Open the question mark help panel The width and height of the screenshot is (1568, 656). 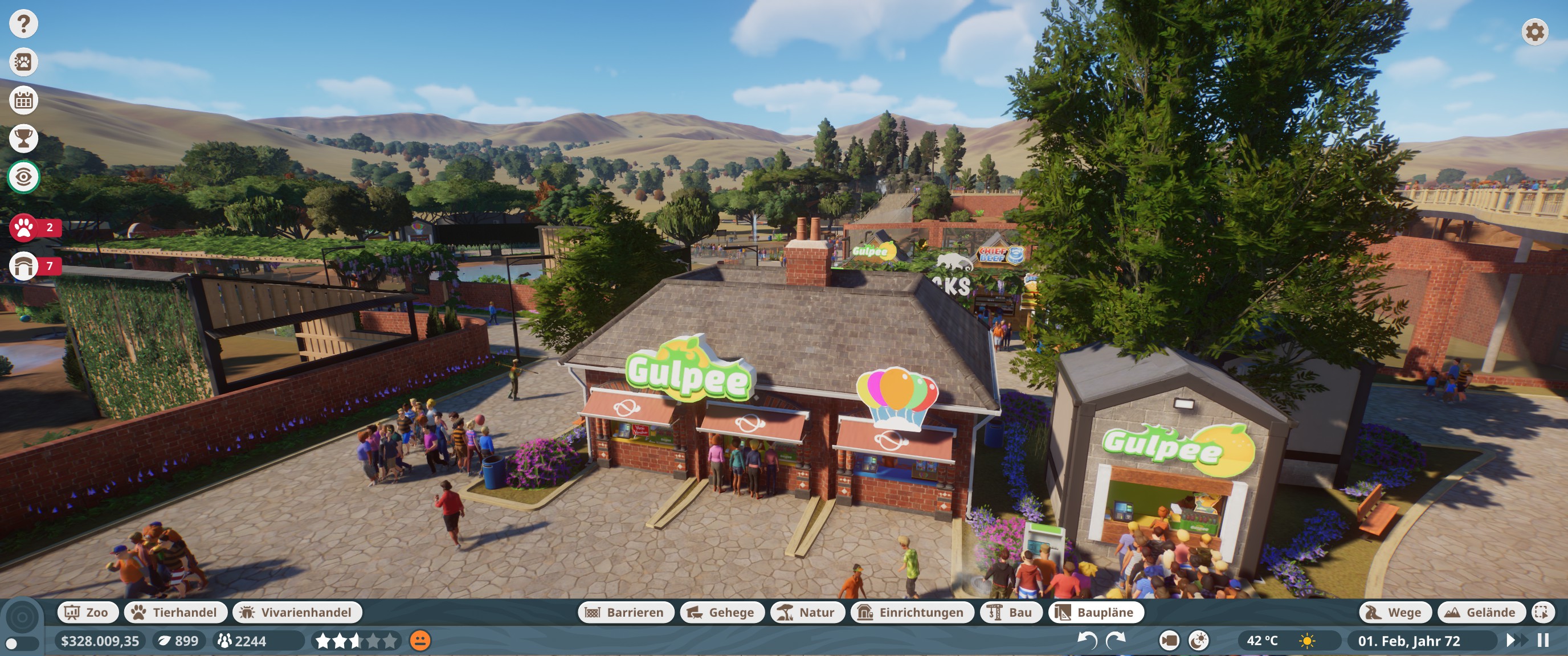[x=24, y=24]
